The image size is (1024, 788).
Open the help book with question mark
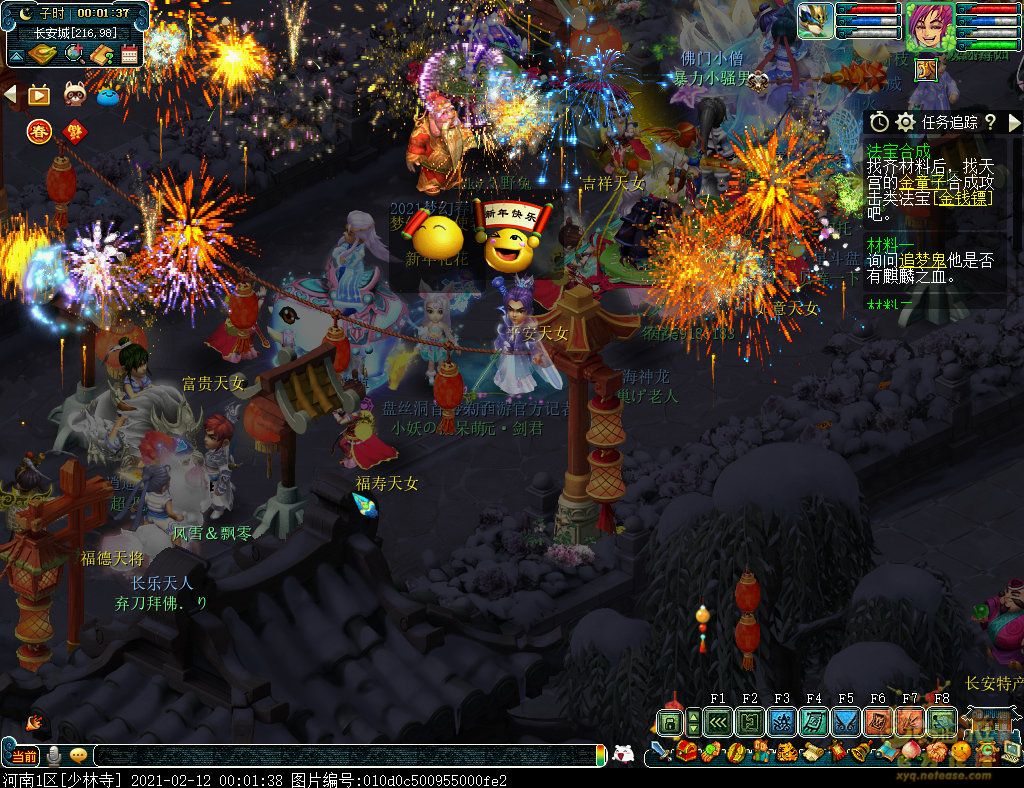point(100,54)
